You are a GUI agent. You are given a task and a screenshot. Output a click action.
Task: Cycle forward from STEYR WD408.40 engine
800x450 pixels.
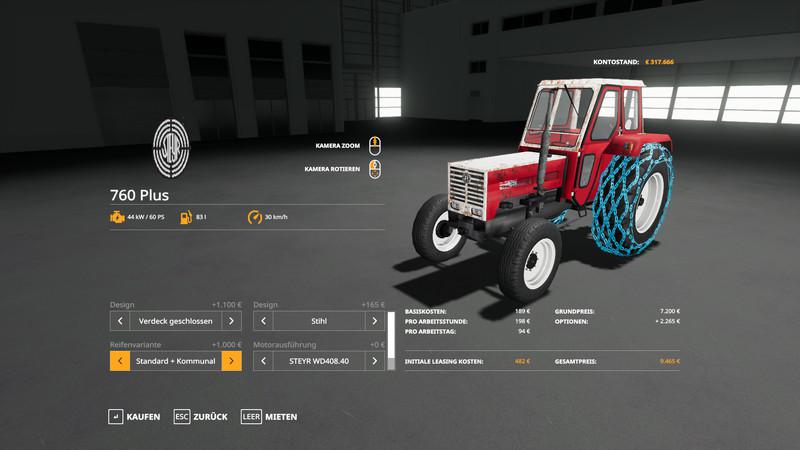point(375,360)
